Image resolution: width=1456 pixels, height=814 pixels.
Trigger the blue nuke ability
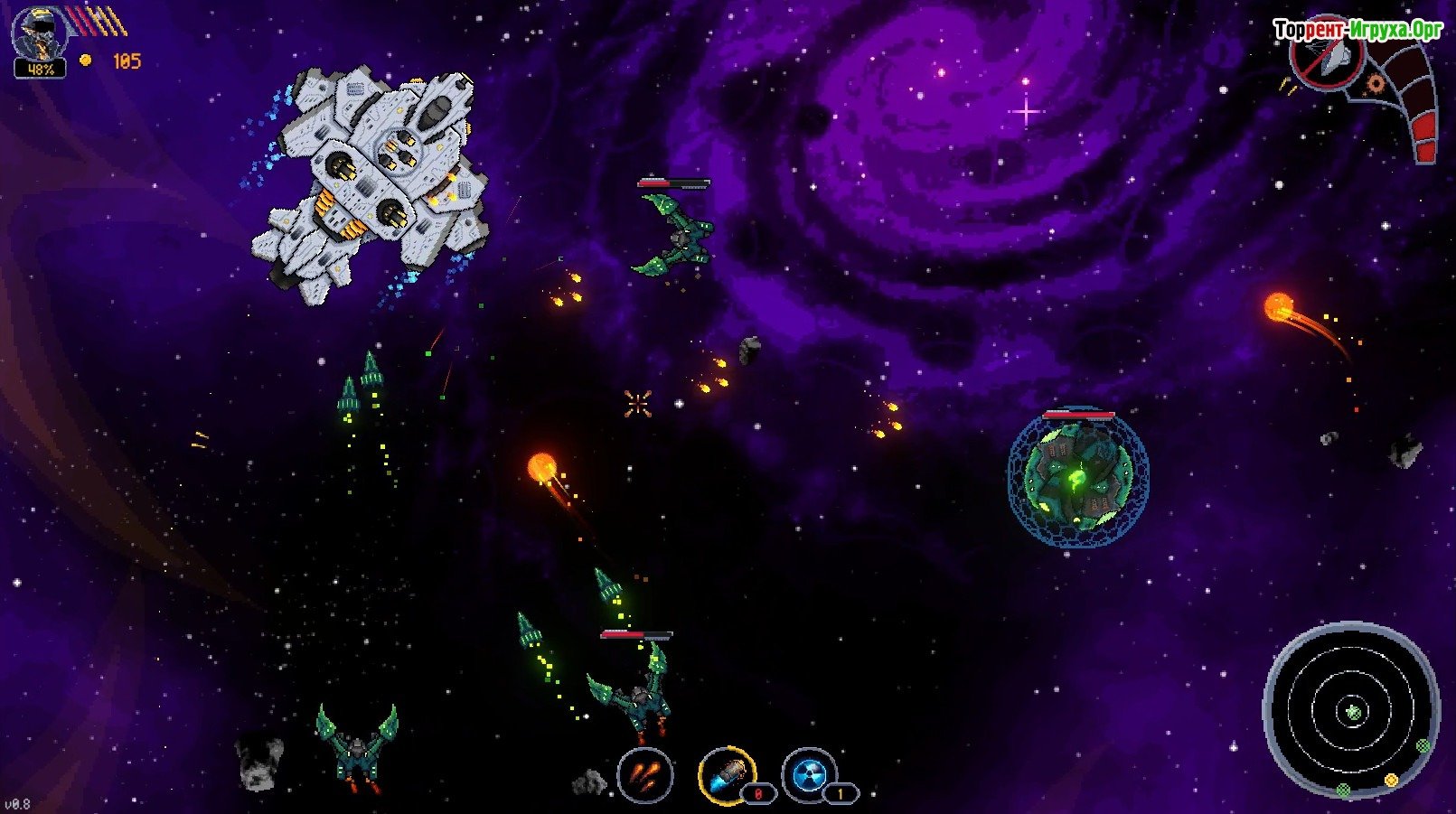809,775
